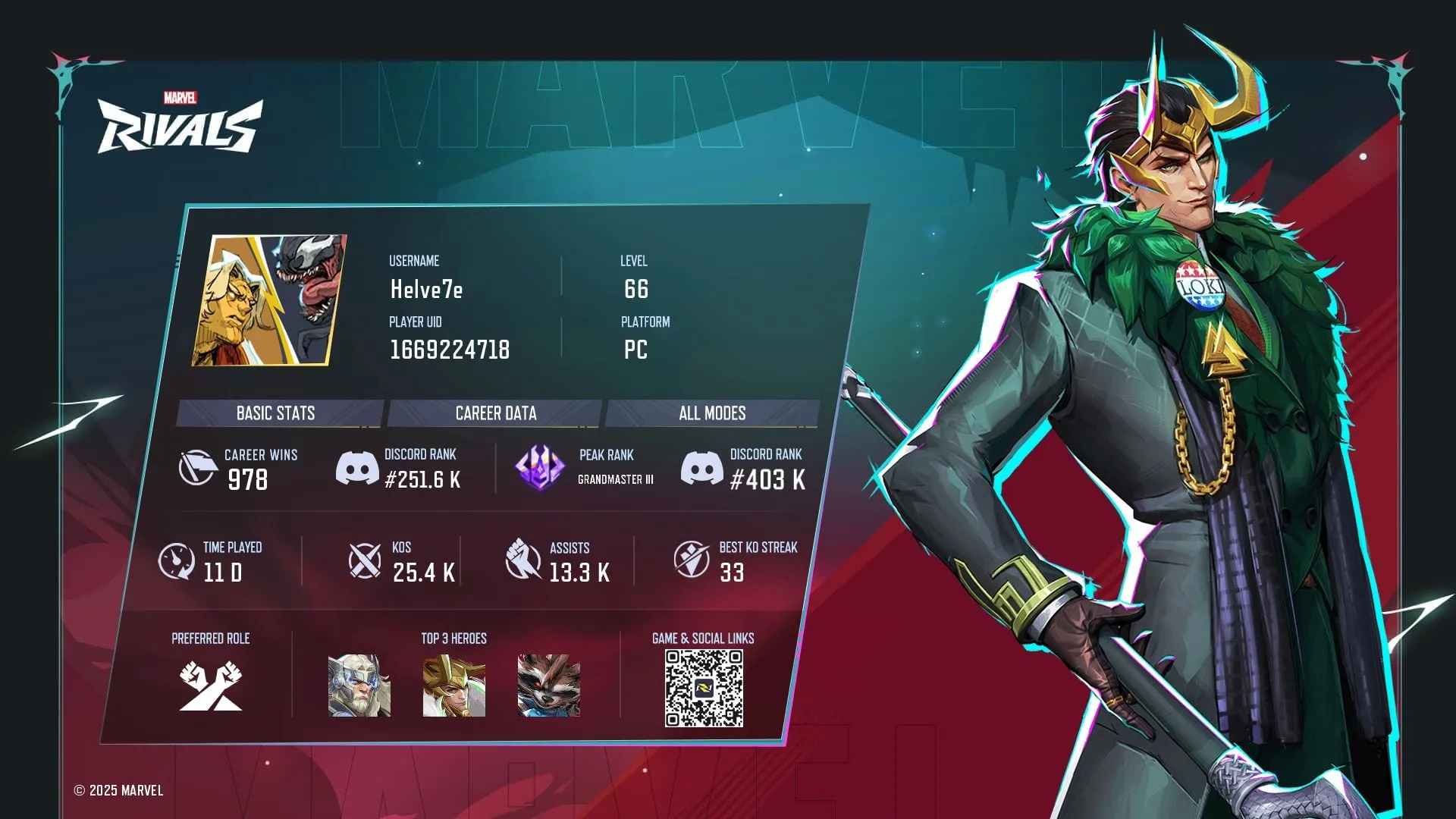Click the Discord icon beside #403 K
1456x819 pixels.
tap(702, 468)
